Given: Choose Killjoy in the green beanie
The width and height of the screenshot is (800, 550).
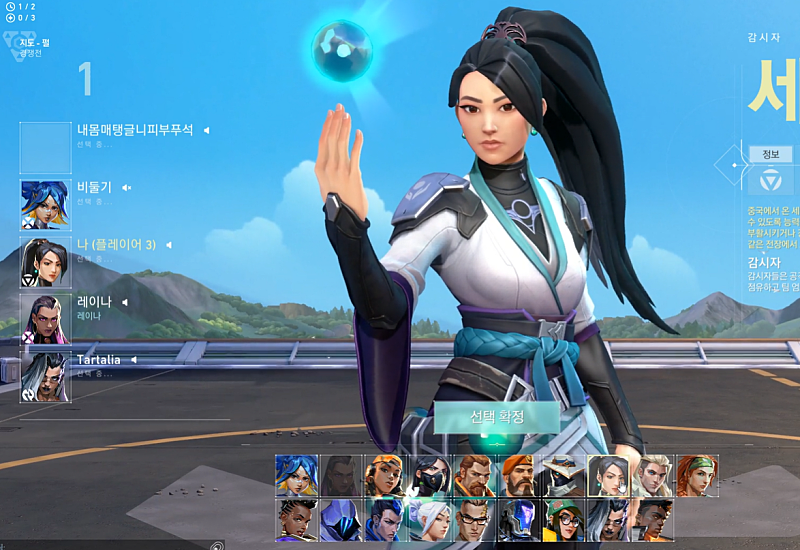Looking at the screenshot, I should point(560,520).
